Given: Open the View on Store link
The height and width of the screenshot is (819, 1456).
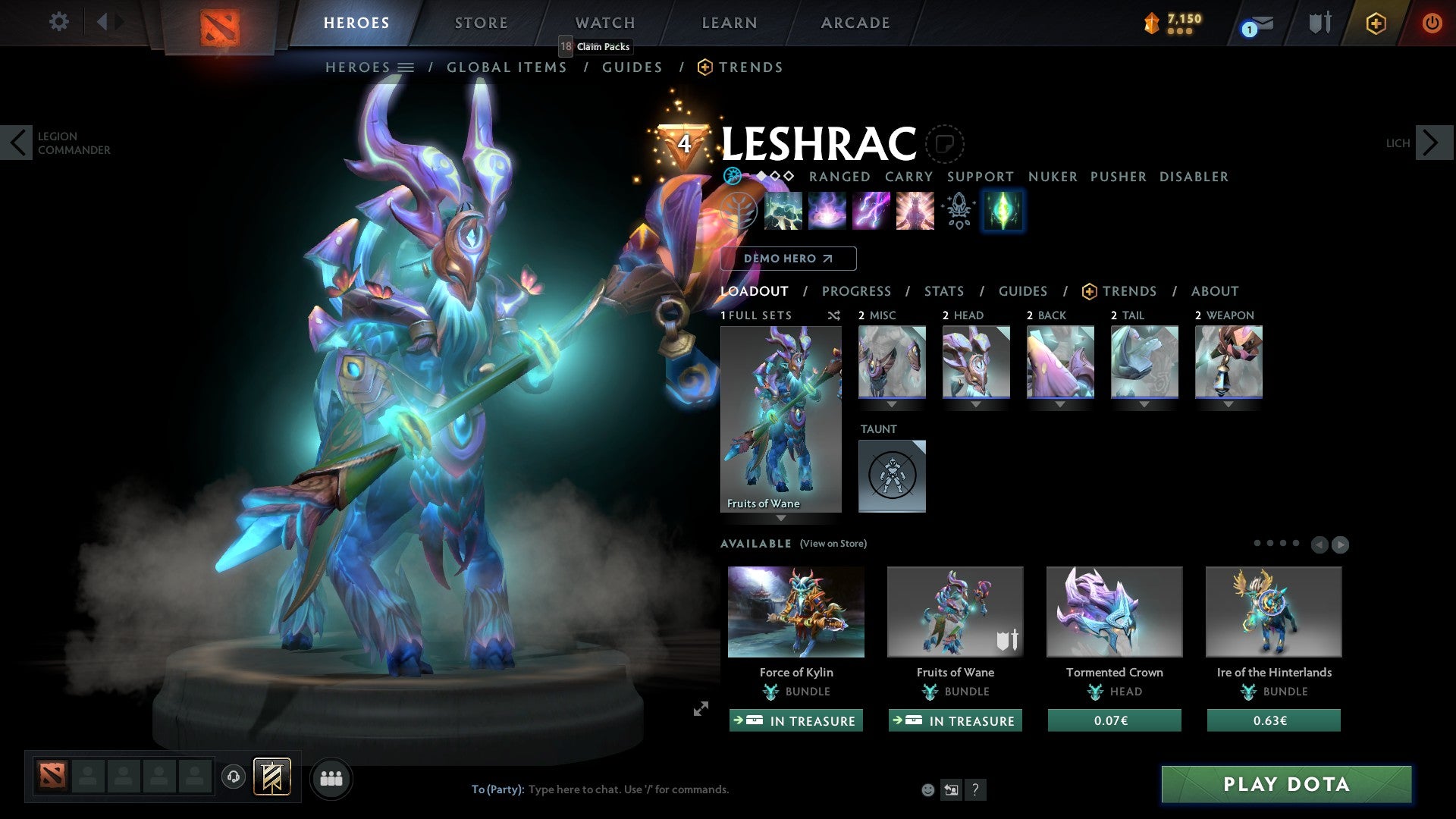Looking at the screenshot, I should (833, 544).
